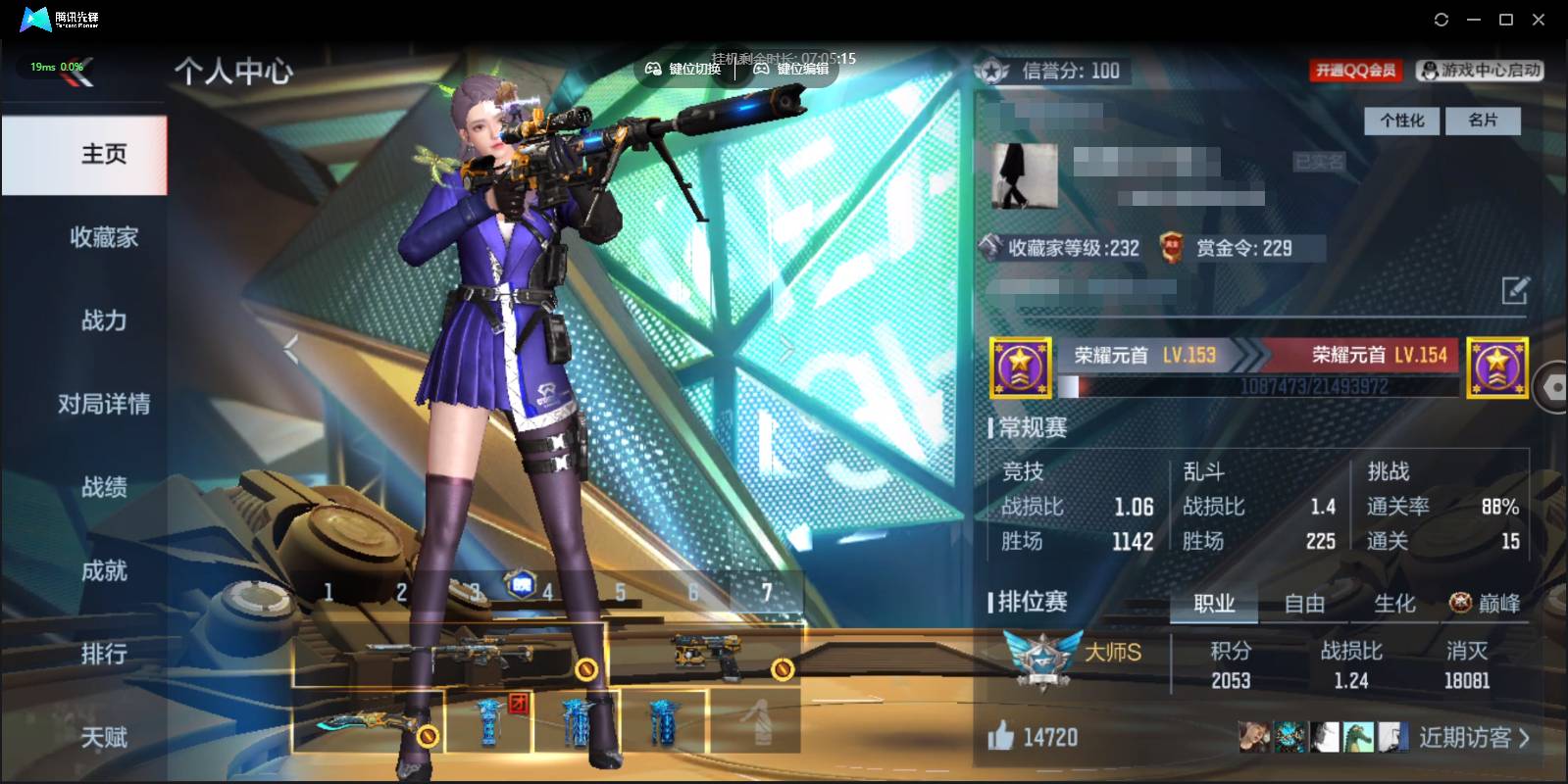
Task: Open the 天赋 talents page
Action: 103,737
